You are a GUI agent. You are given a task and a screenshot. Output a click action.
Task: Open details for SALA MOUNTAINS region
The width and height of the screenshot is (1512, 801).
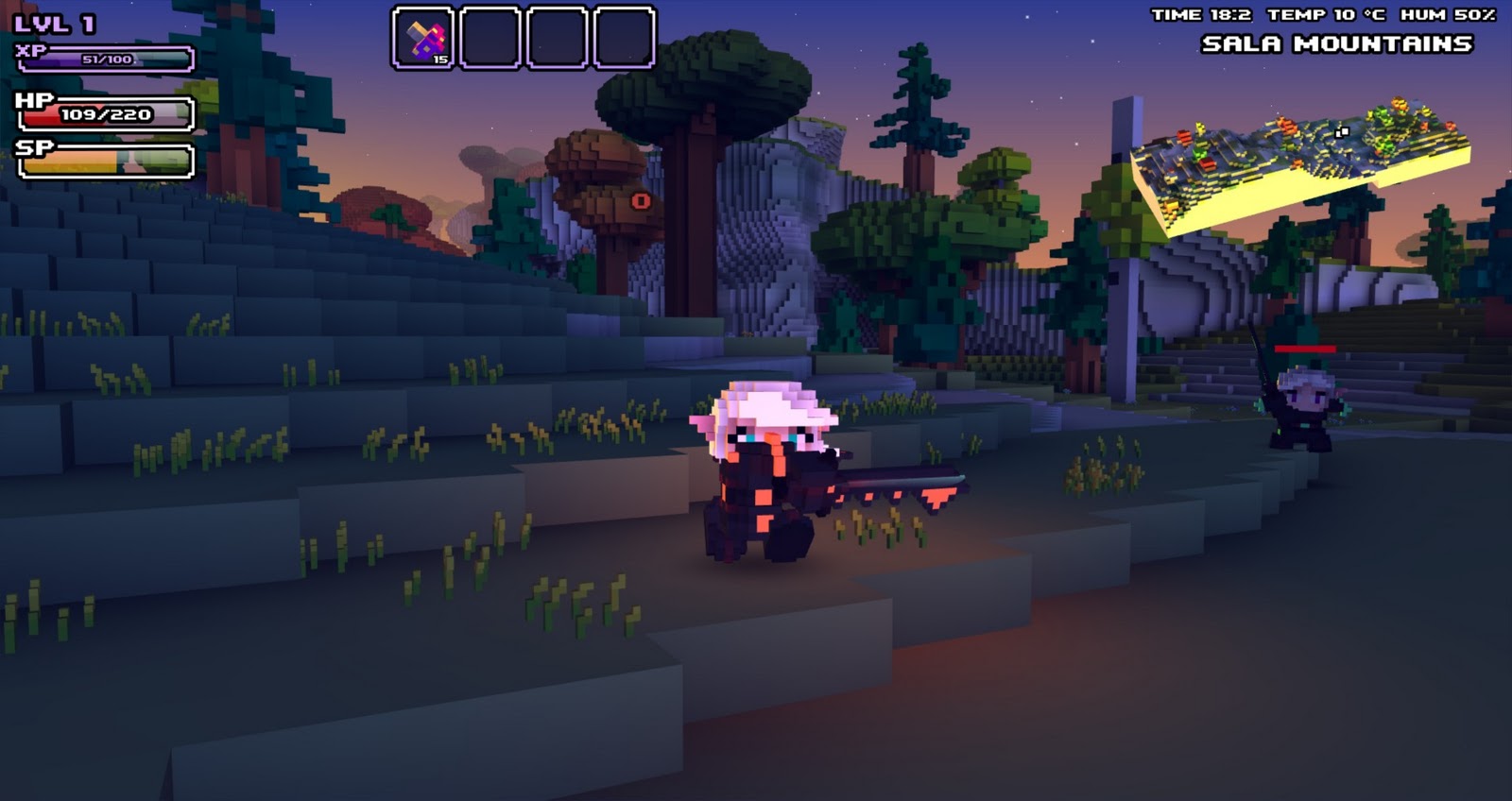[x=1337, y=42]
